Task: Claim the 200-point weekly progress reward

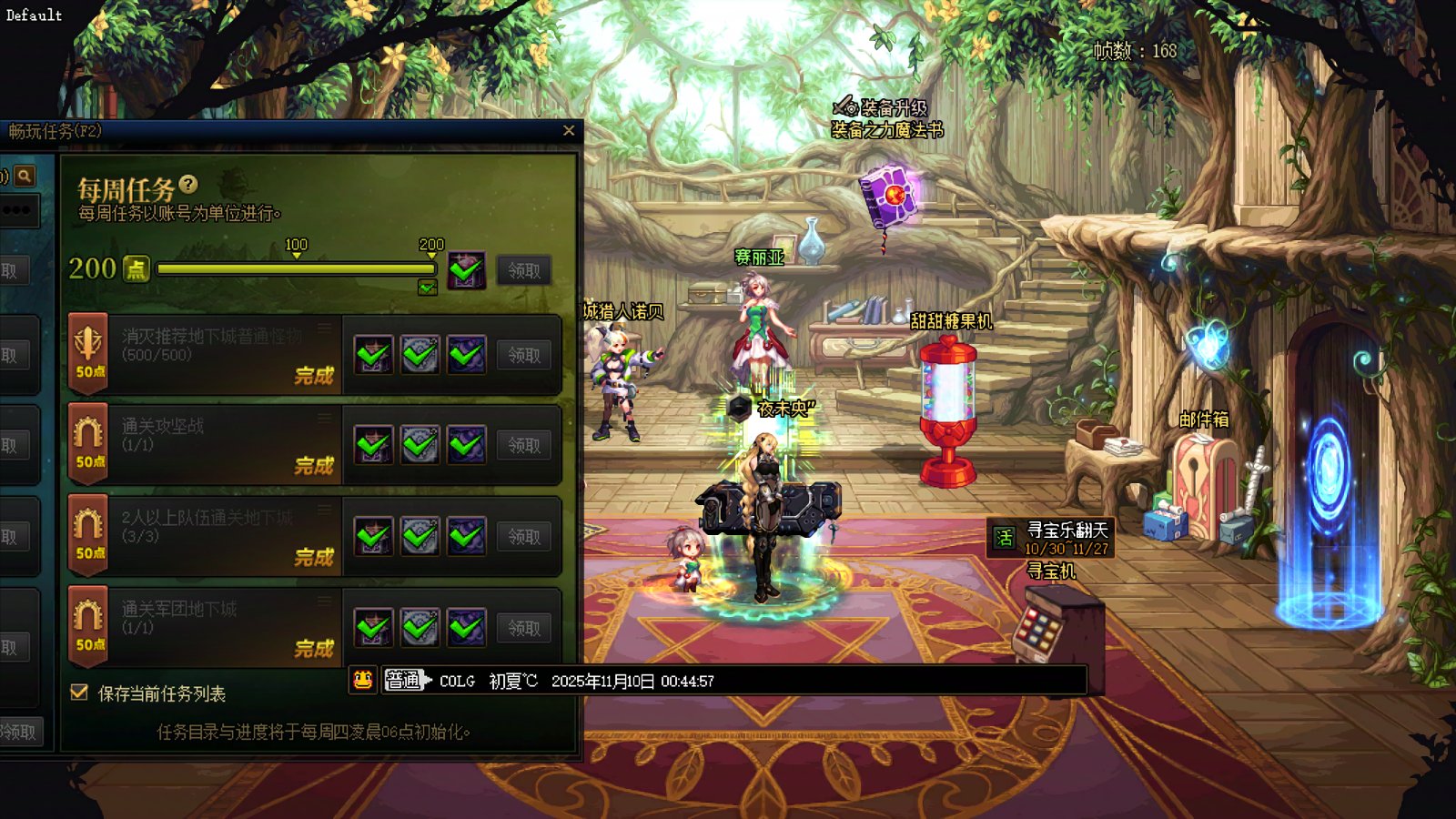Action: (524, 270)
